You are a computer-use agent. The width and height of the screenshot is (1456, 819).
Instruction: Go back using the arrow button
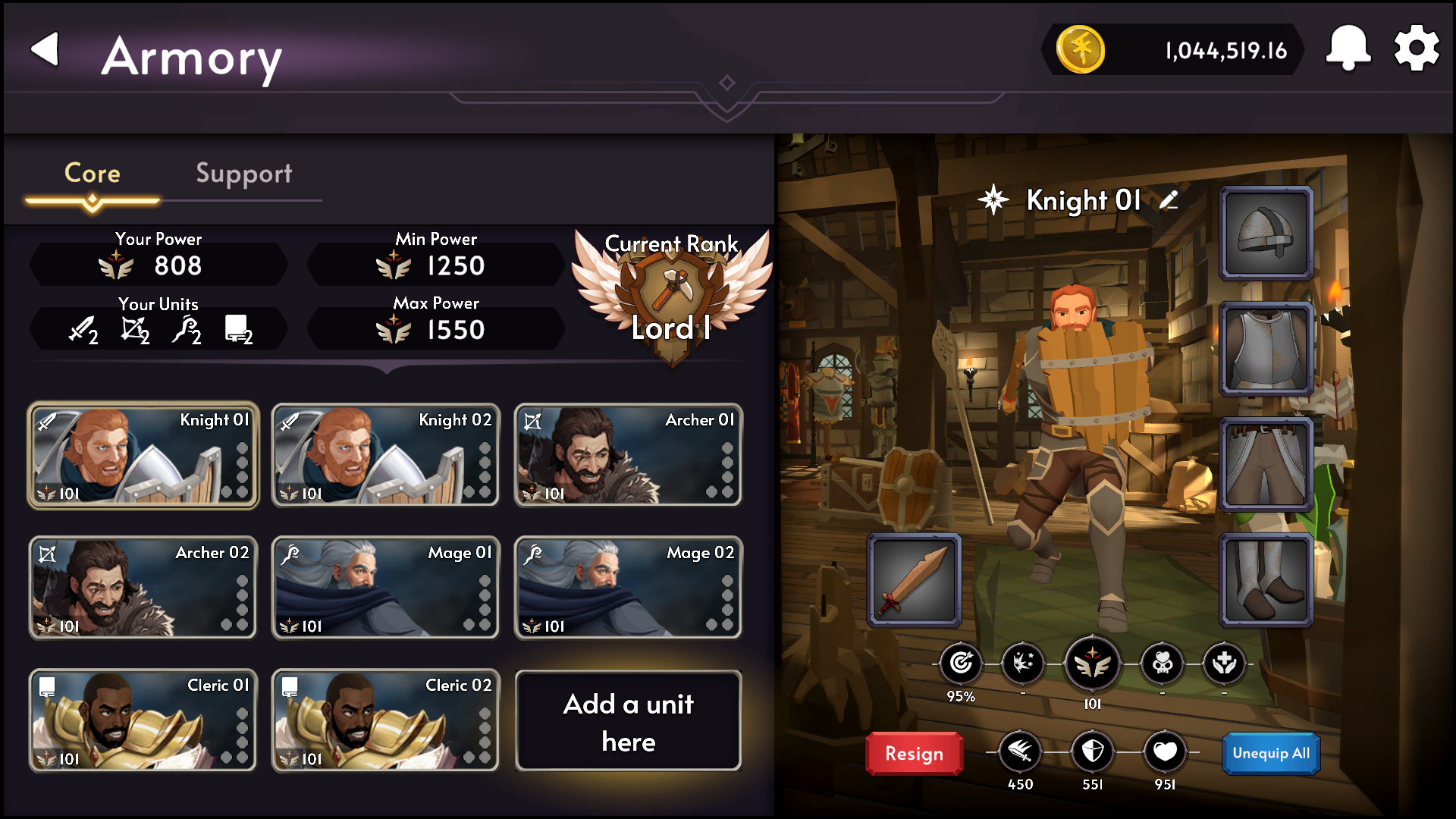[45, 50]
